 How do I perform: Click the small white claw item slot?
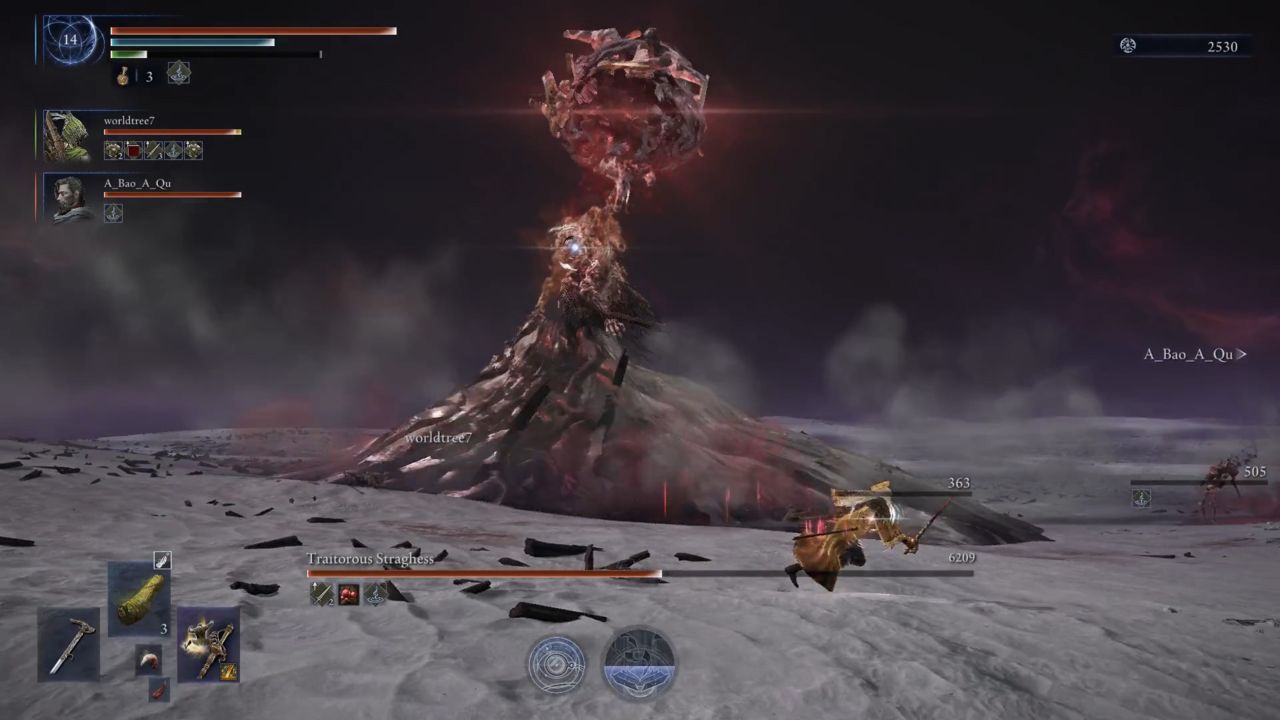click(149, 659)
